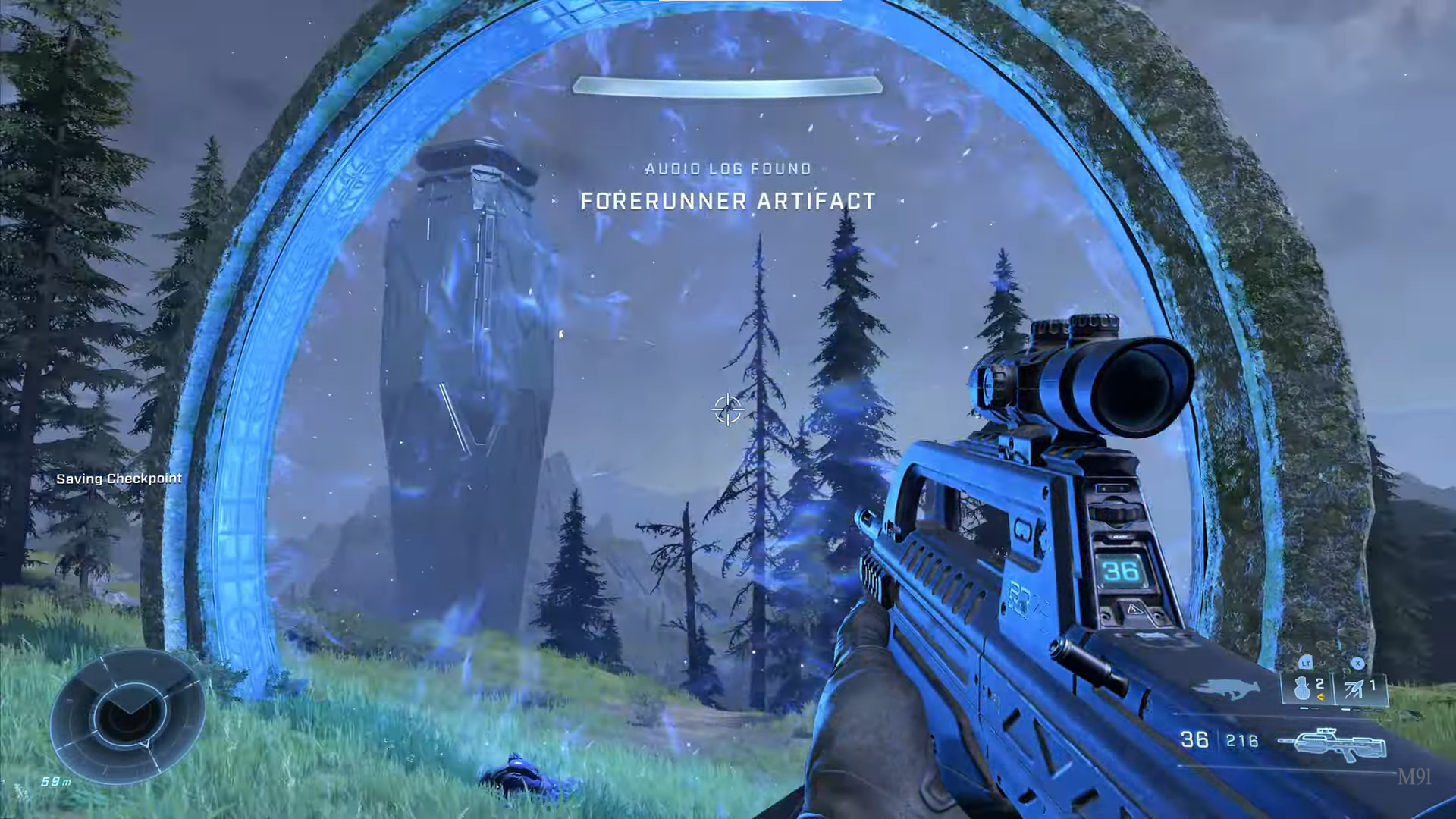Click the circular motion tracker radar
The width and height of the screenshot is (1456, 819).
point(127,716)
